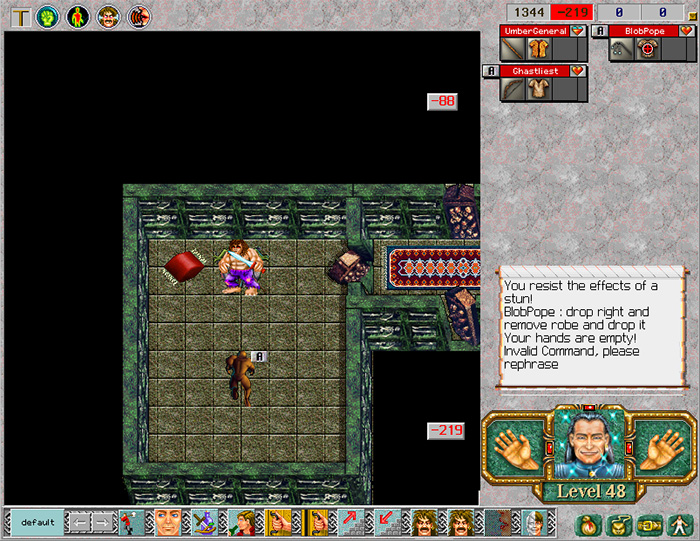The height and width of the screenshot is (541, 700).
Task: Open the money bag icon at bottom right
Action: tap(586, 523)
